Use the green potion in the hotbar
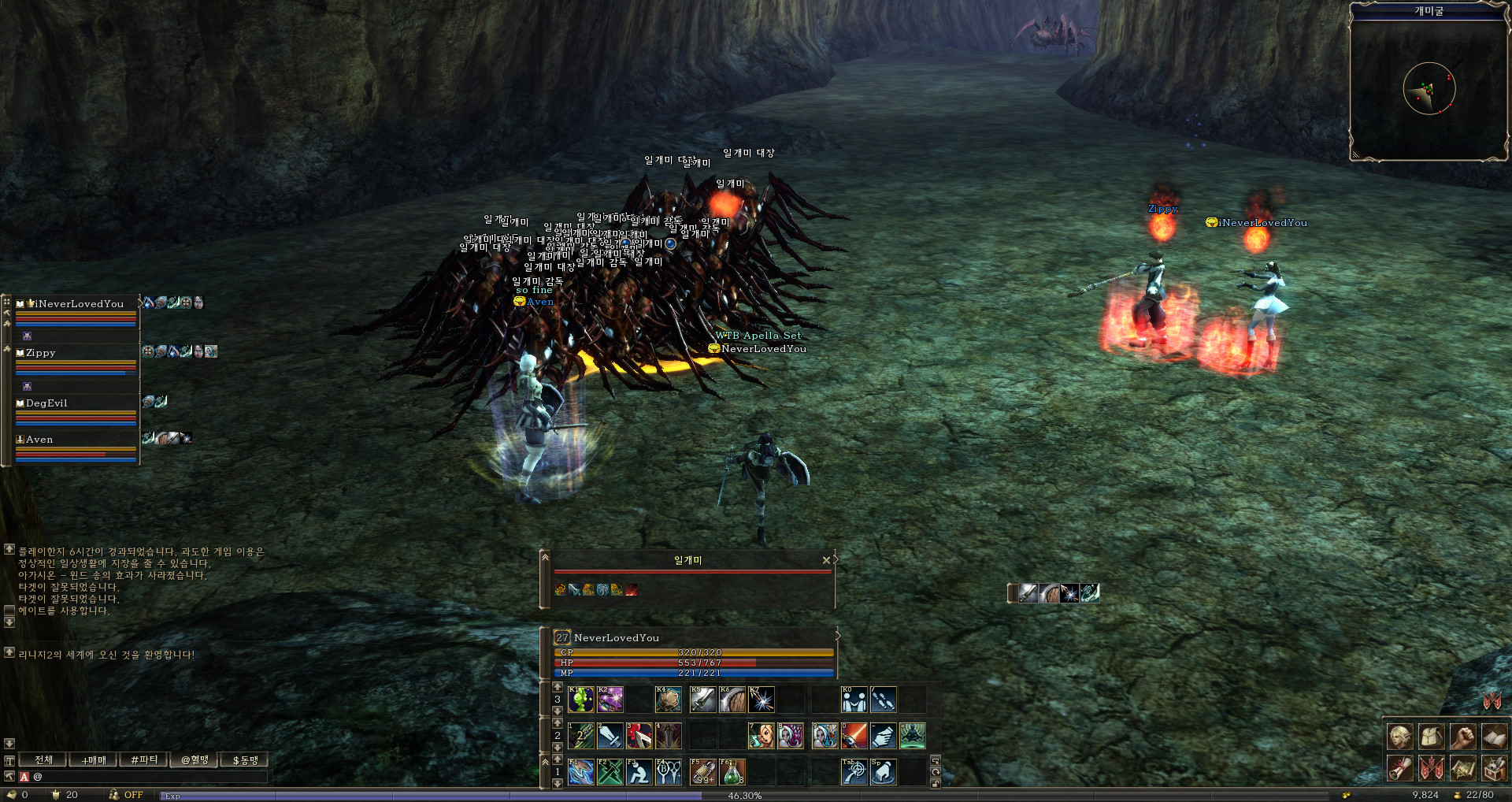 coord(732,772)
